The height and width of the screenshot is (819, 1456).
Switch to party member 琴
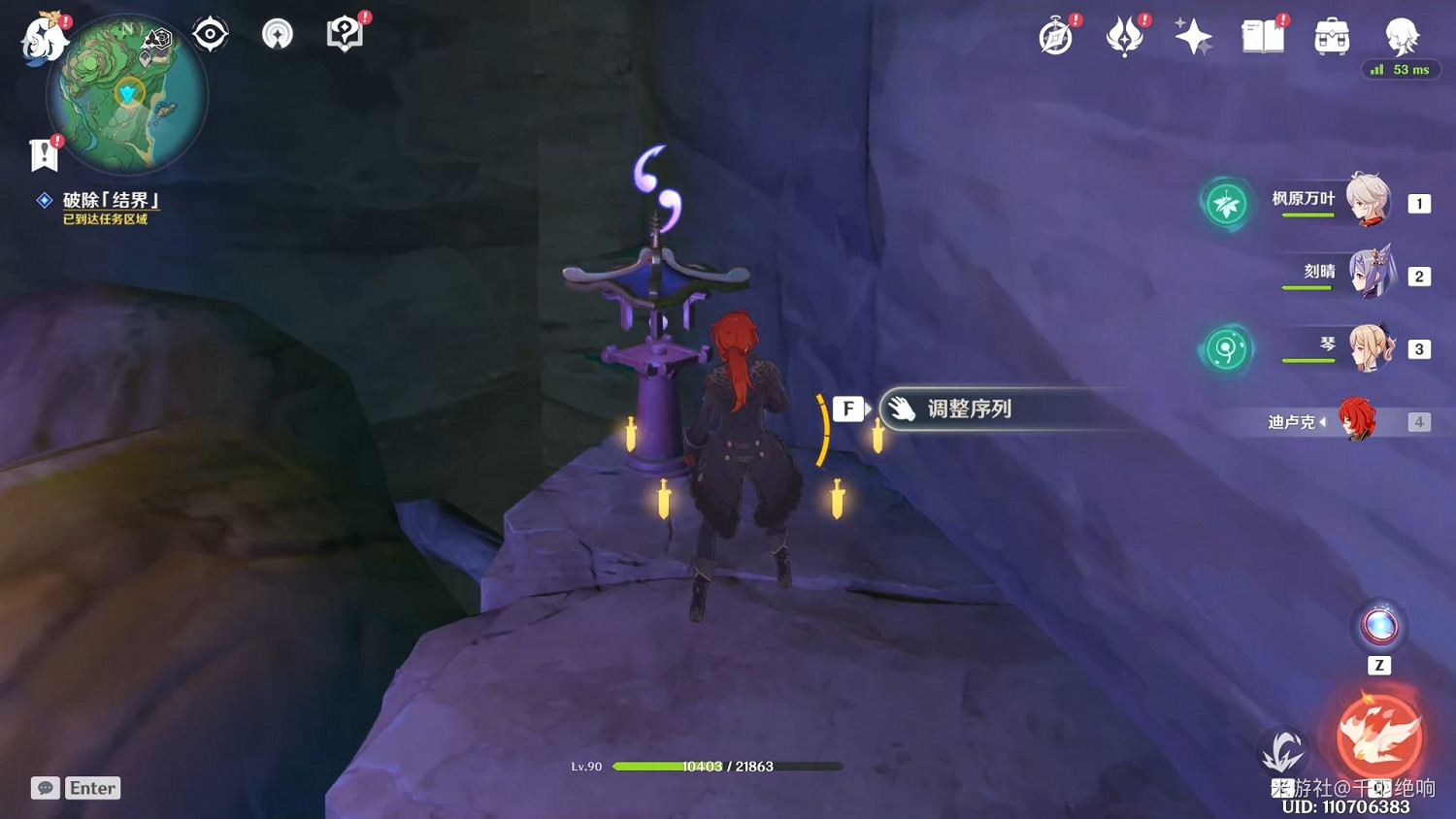pyautogui.click(x=1369, y=347)
